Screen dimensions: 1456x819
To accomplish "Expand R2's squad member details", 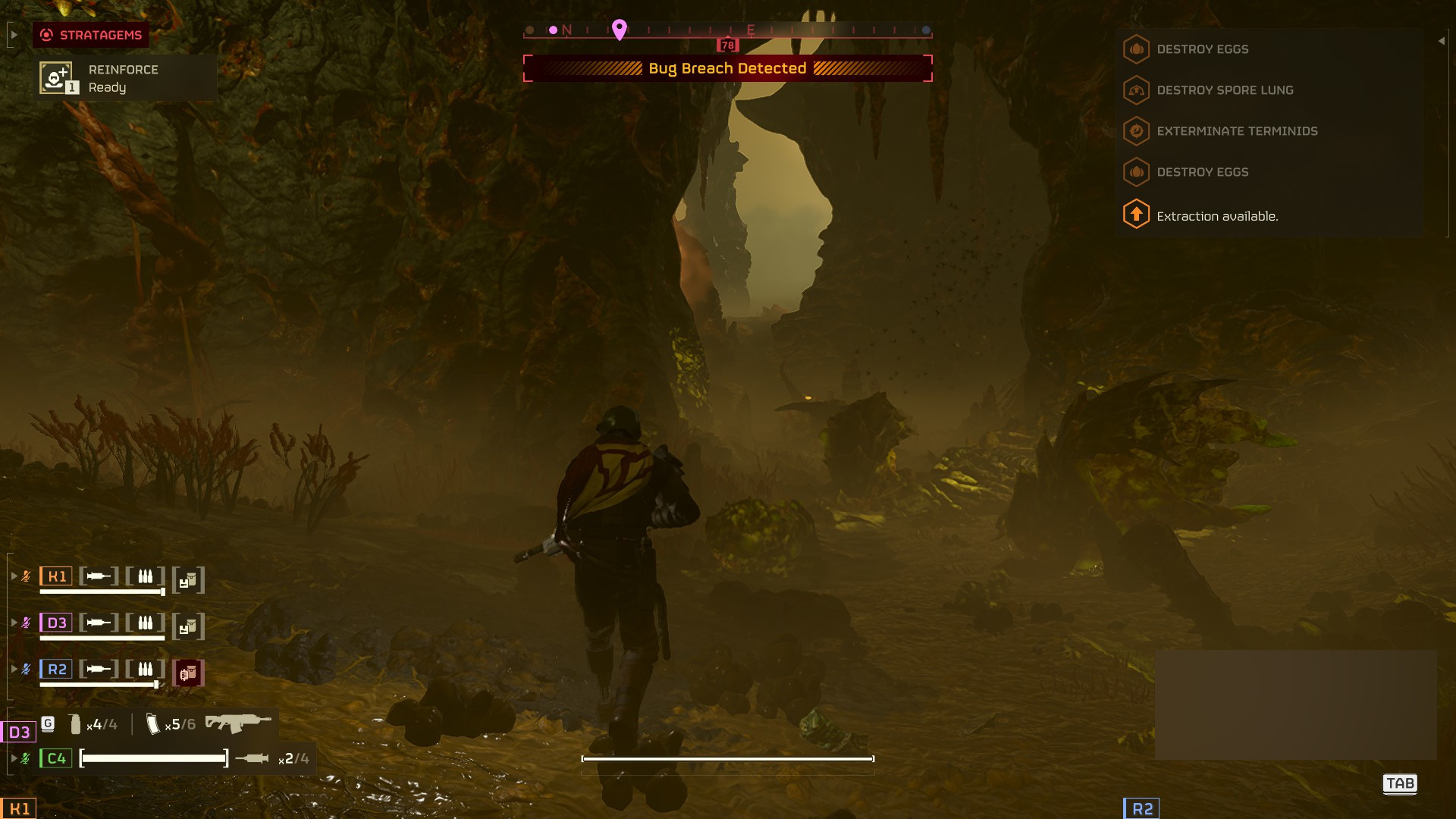I will click(x=13, y=668).
